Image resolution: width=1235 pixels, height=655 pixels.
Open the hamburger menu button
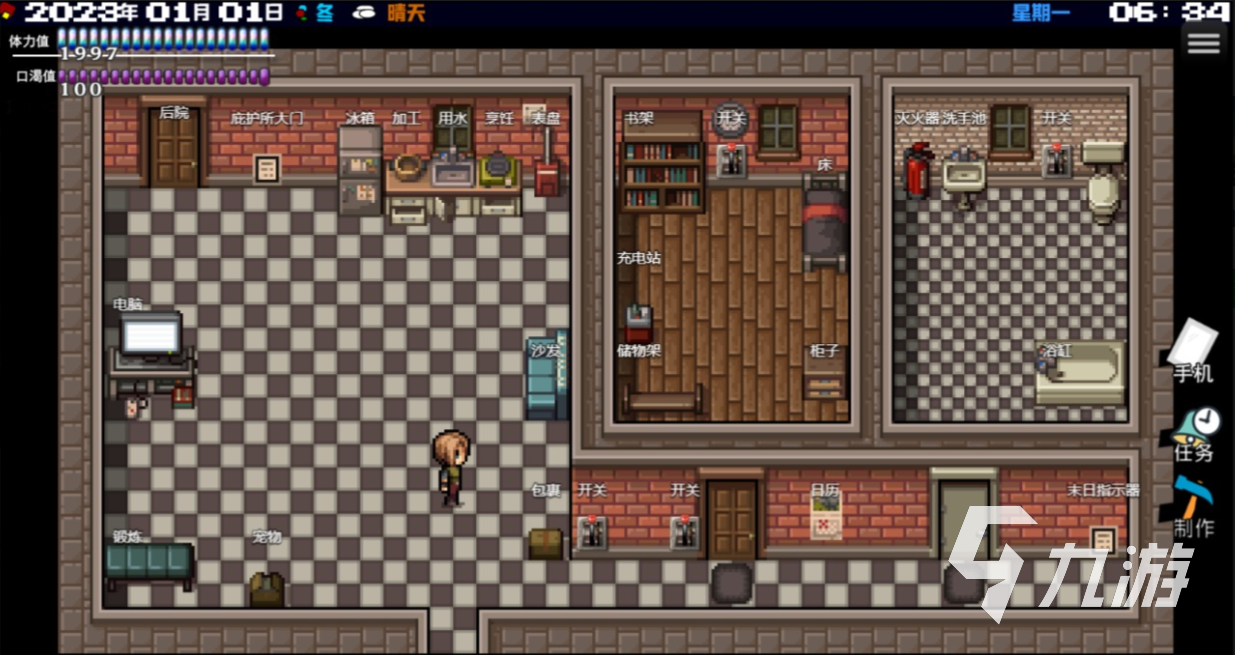point(1203,43)
